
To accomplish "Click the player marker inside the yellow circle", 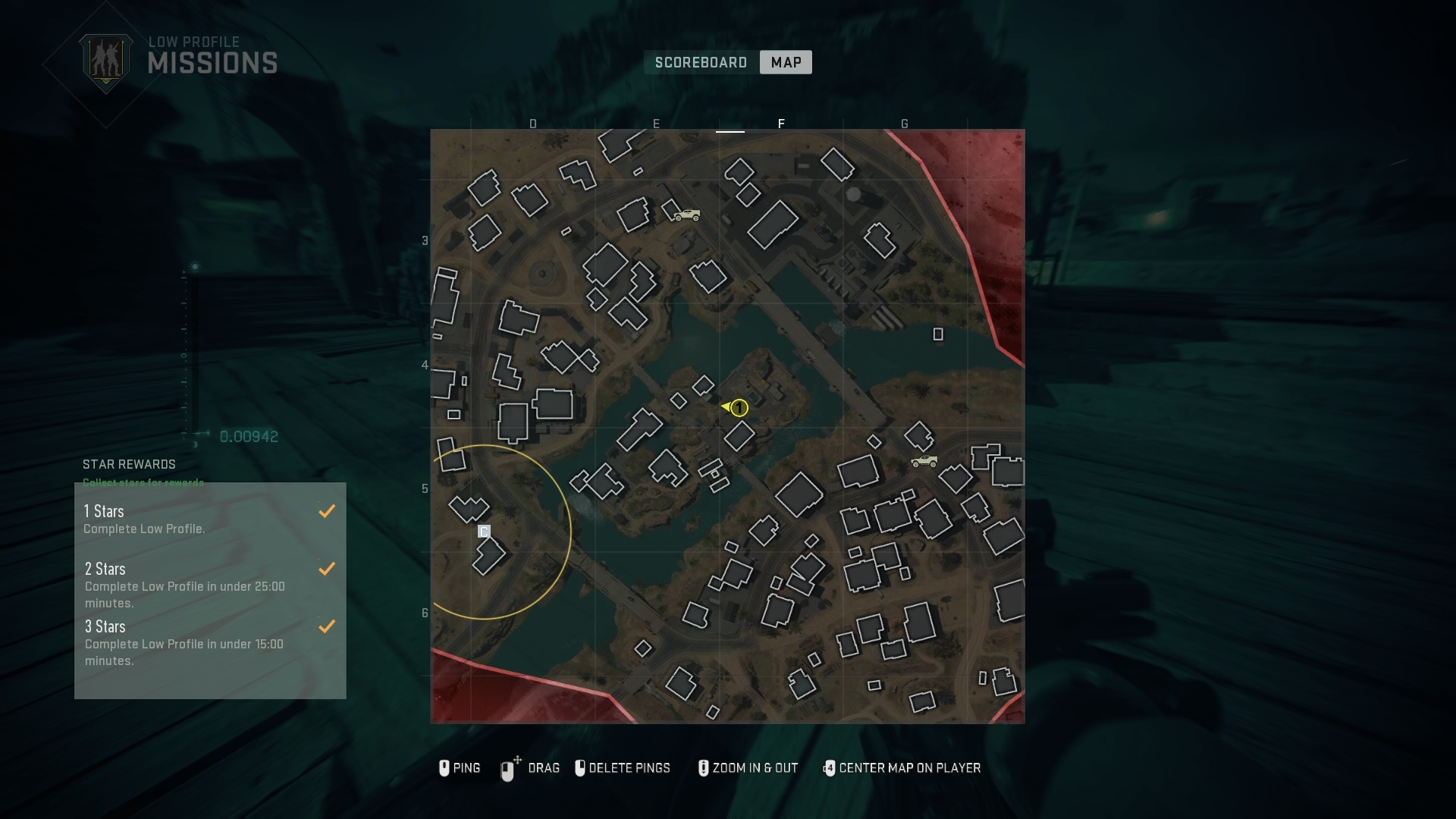I will tap(484, 532).
